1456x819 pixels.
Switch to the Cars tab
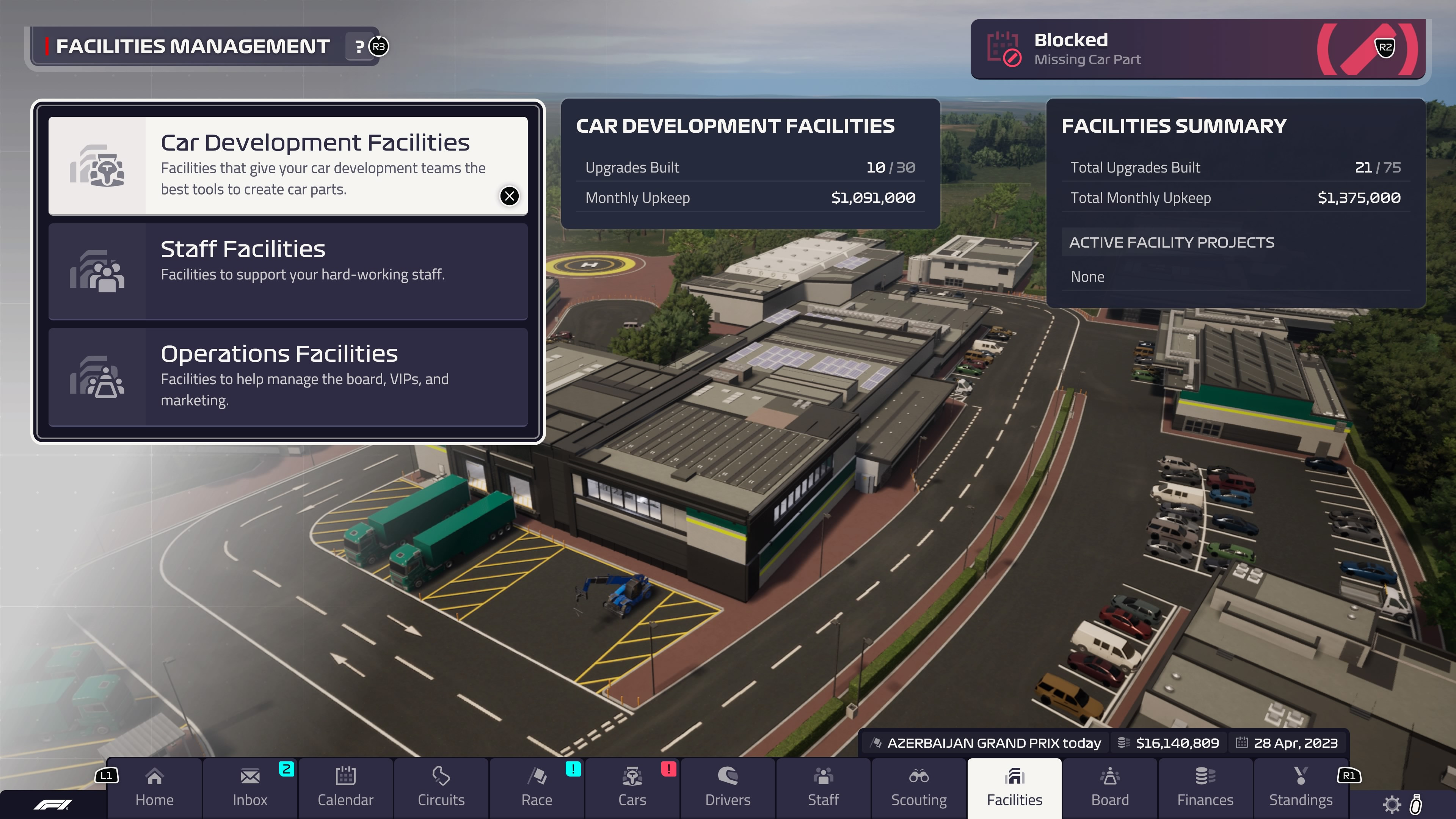coord(632,788)
